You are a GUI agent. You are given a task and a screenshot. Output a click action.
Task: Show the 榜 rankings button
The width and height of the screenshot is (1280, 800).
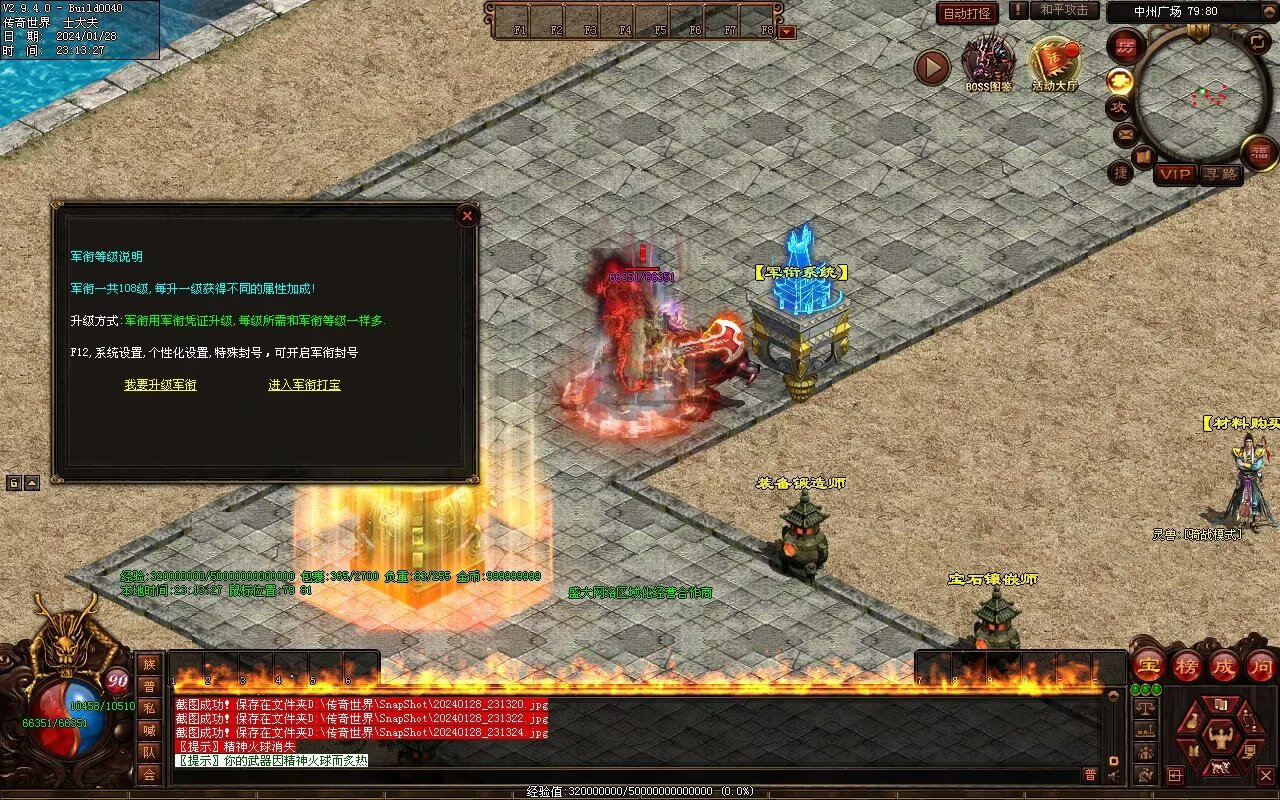[1187, 665]
